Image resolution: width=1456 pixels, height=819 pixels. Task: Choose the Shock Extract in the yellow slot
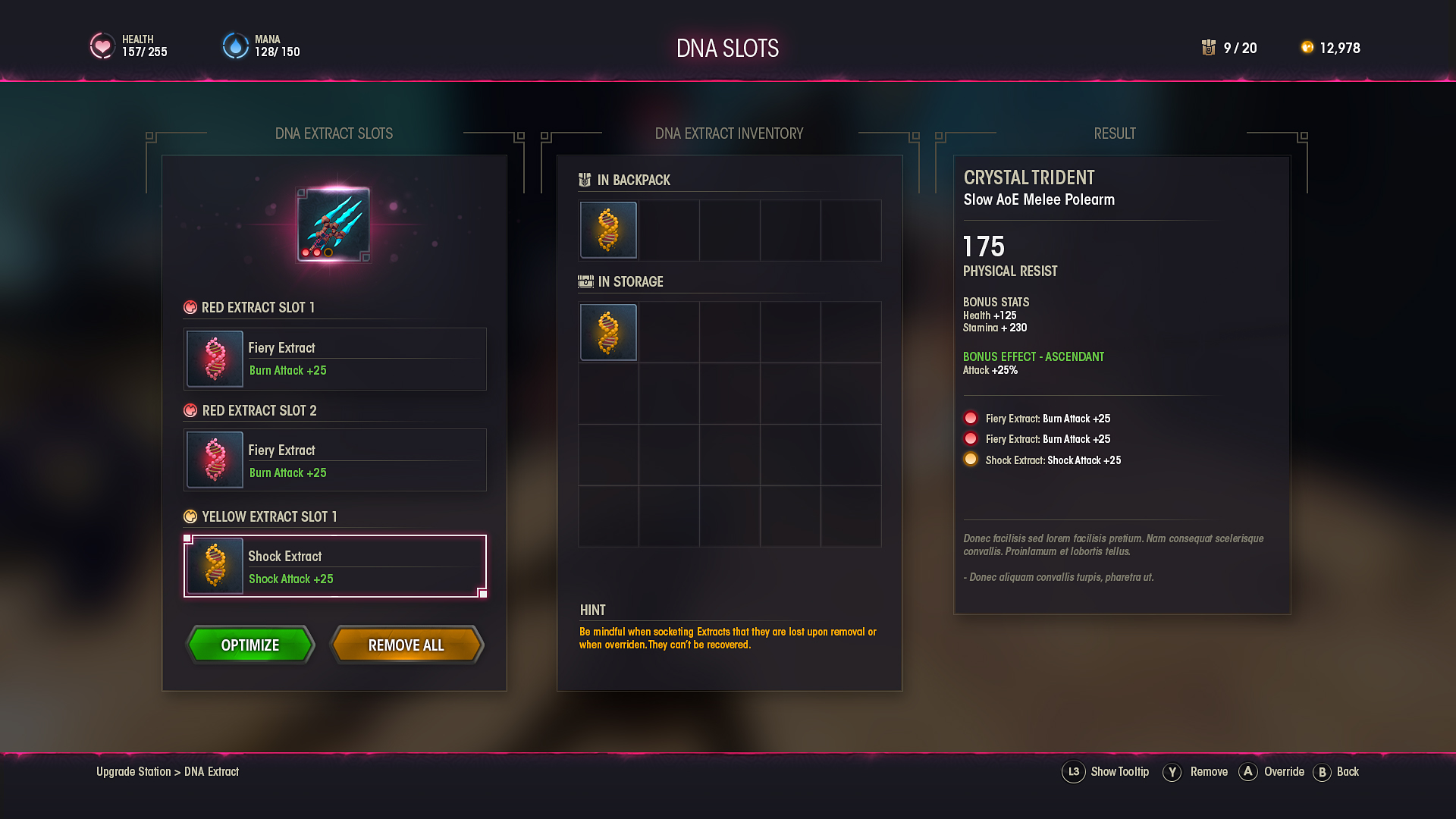point(334,566)
